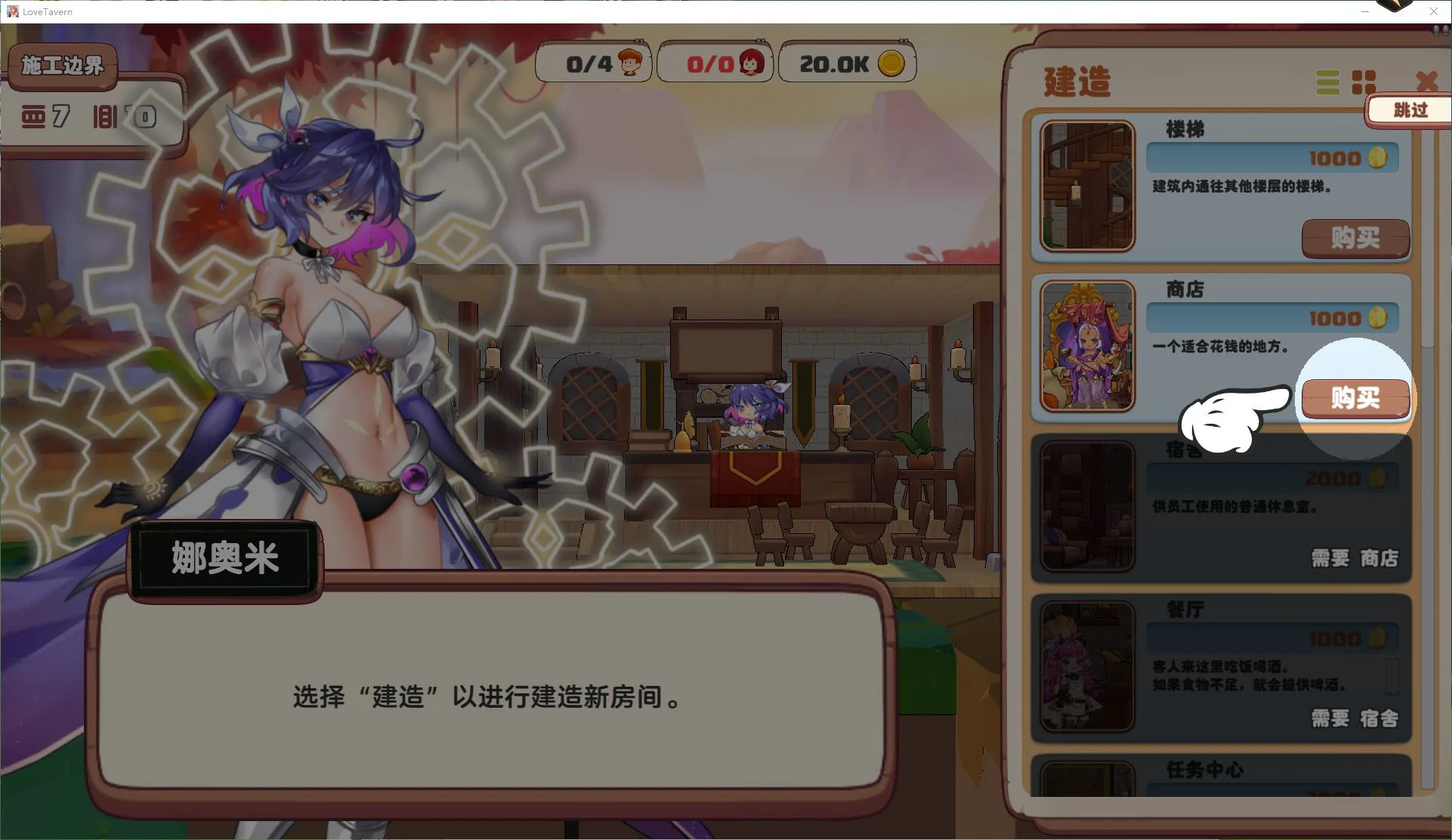Viewport: 1452px width, 840px height.
Task: Toggle list view in the build panel
Action: click(x=1327, y=82)
